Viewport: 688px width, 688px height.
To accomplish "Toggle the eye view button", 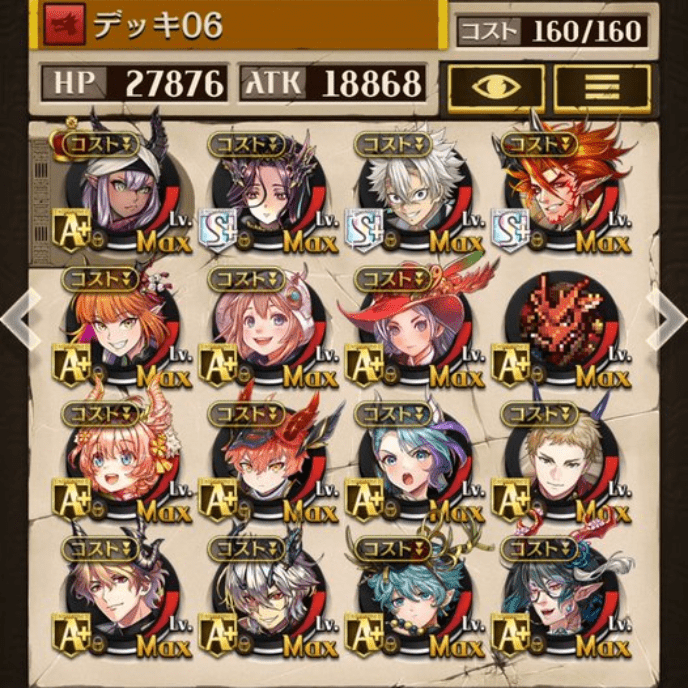I will 496,87.
